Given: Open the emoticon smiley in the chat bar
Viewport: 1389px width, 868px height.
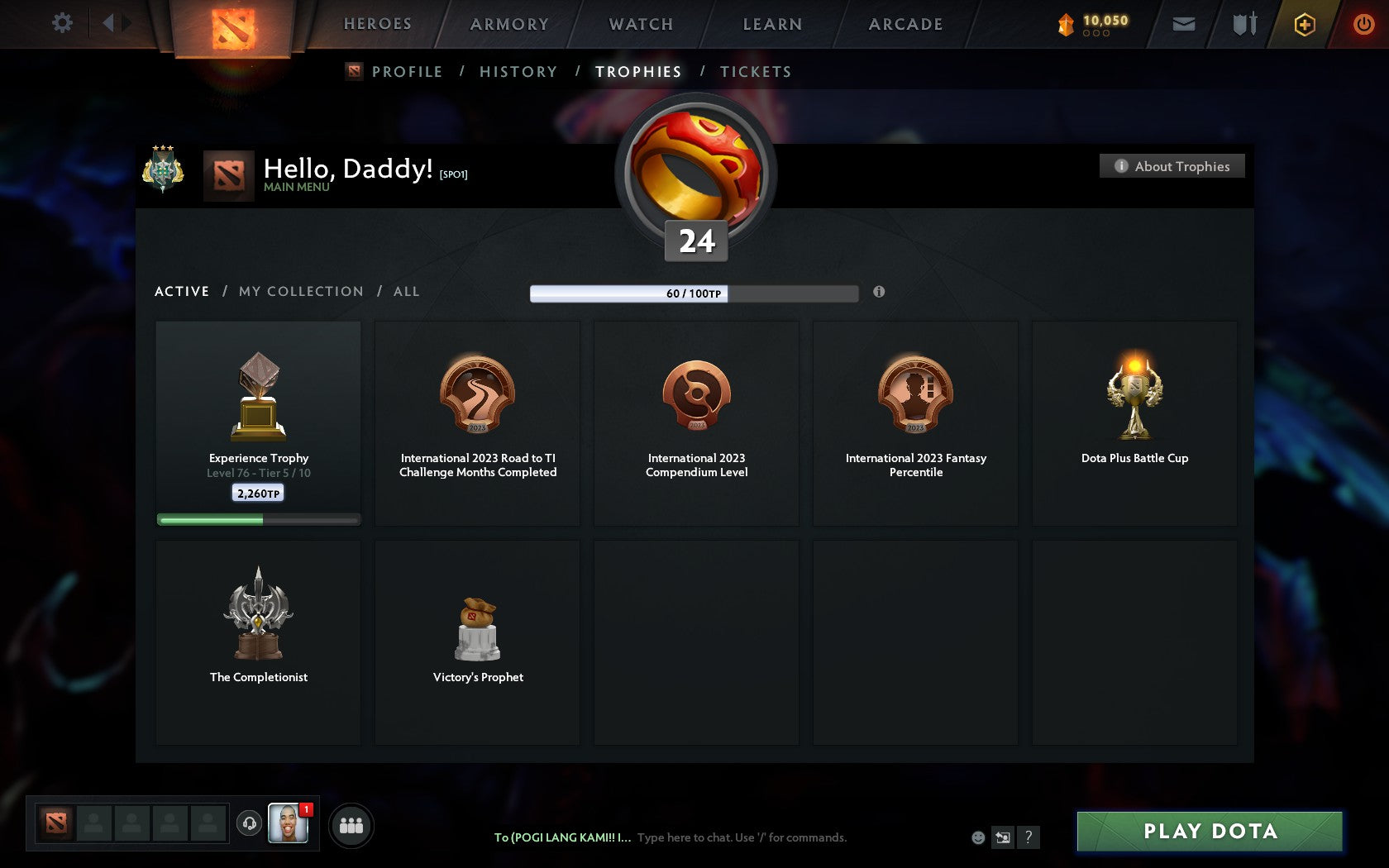Looking at the screenshot, I should pos(977,837).
